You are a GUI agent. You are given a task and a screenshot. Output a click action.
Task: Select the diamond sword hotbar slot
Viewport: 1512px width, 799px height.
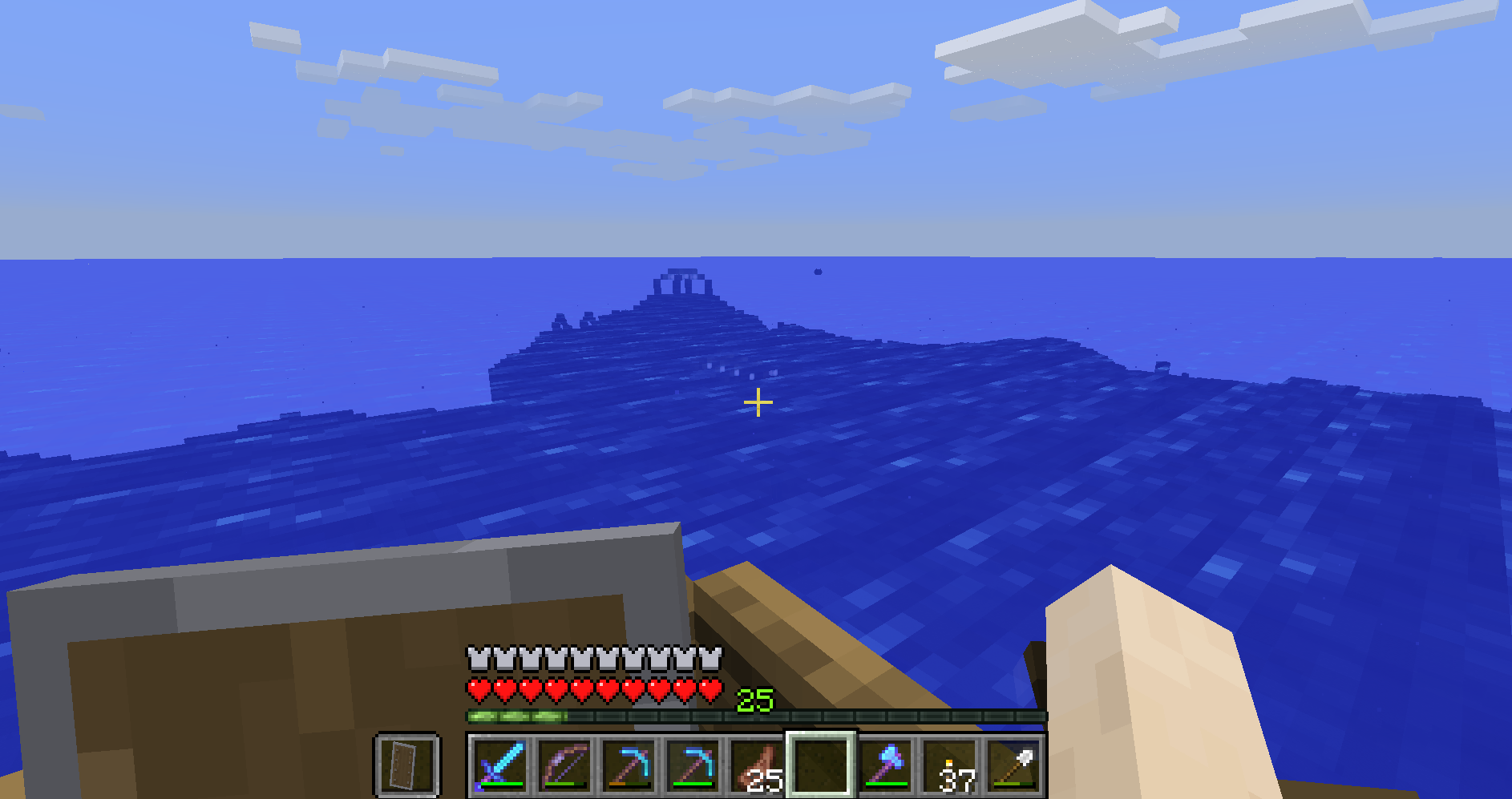click(499, 765)
